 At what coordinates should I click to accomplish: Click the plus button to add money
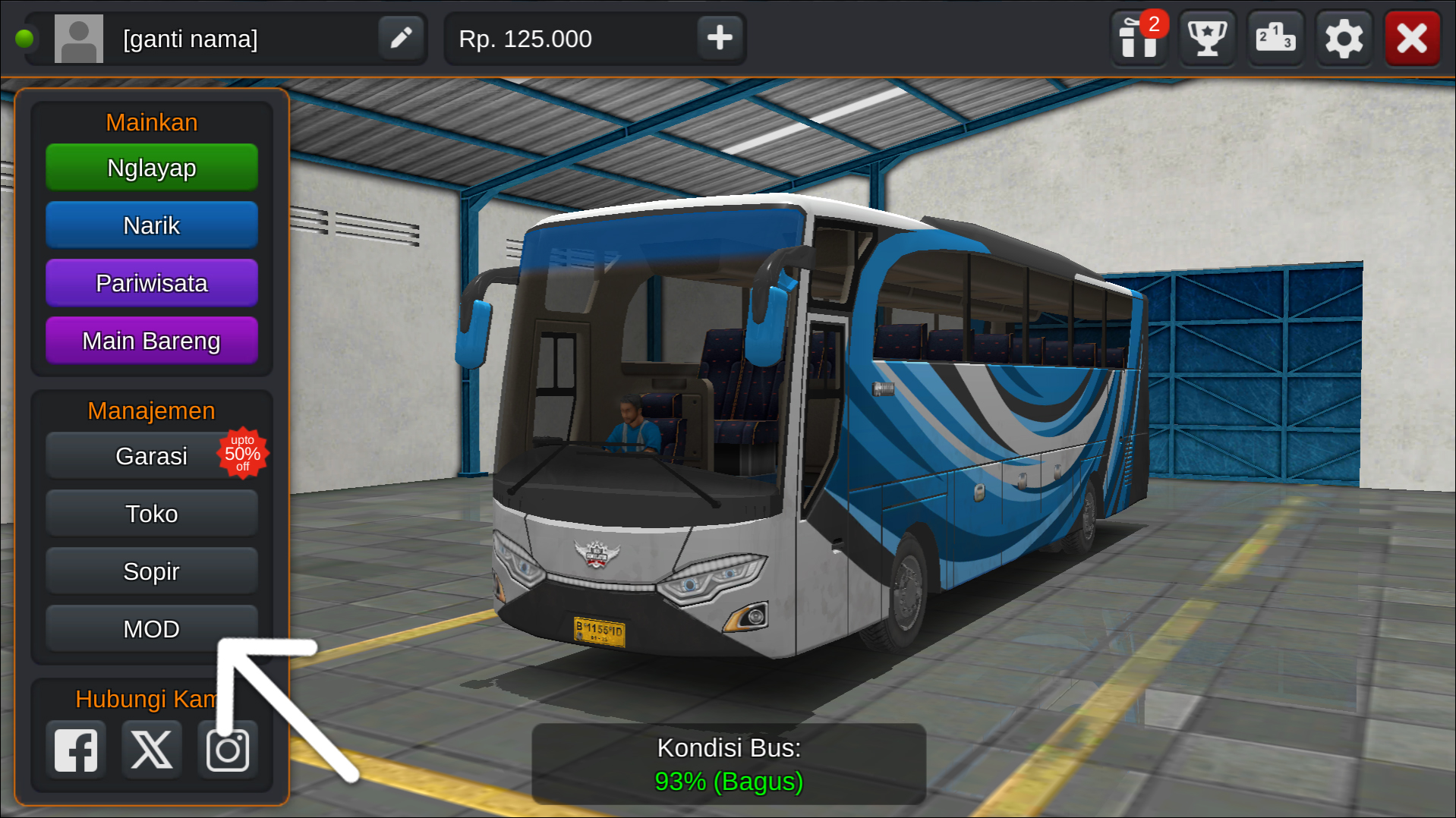719,38
